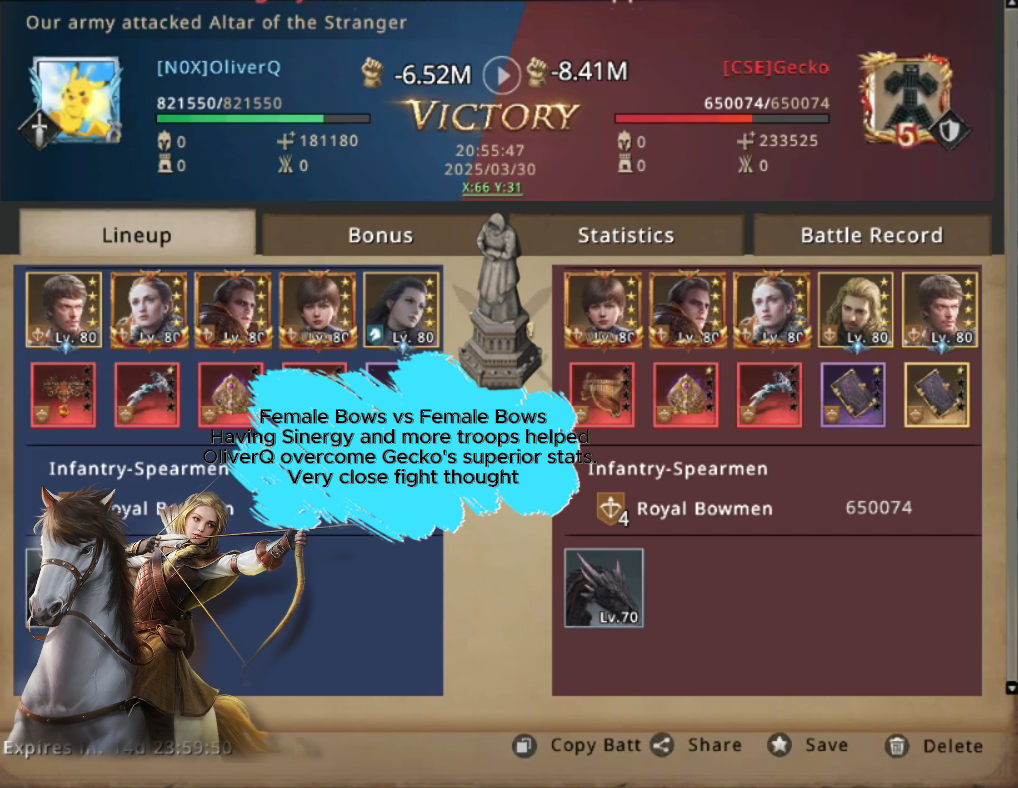Select Gecko's blonde long-haired commander portrait
Image resolution: width=1018 pixels, height=788 pixels.
(856, 309)
